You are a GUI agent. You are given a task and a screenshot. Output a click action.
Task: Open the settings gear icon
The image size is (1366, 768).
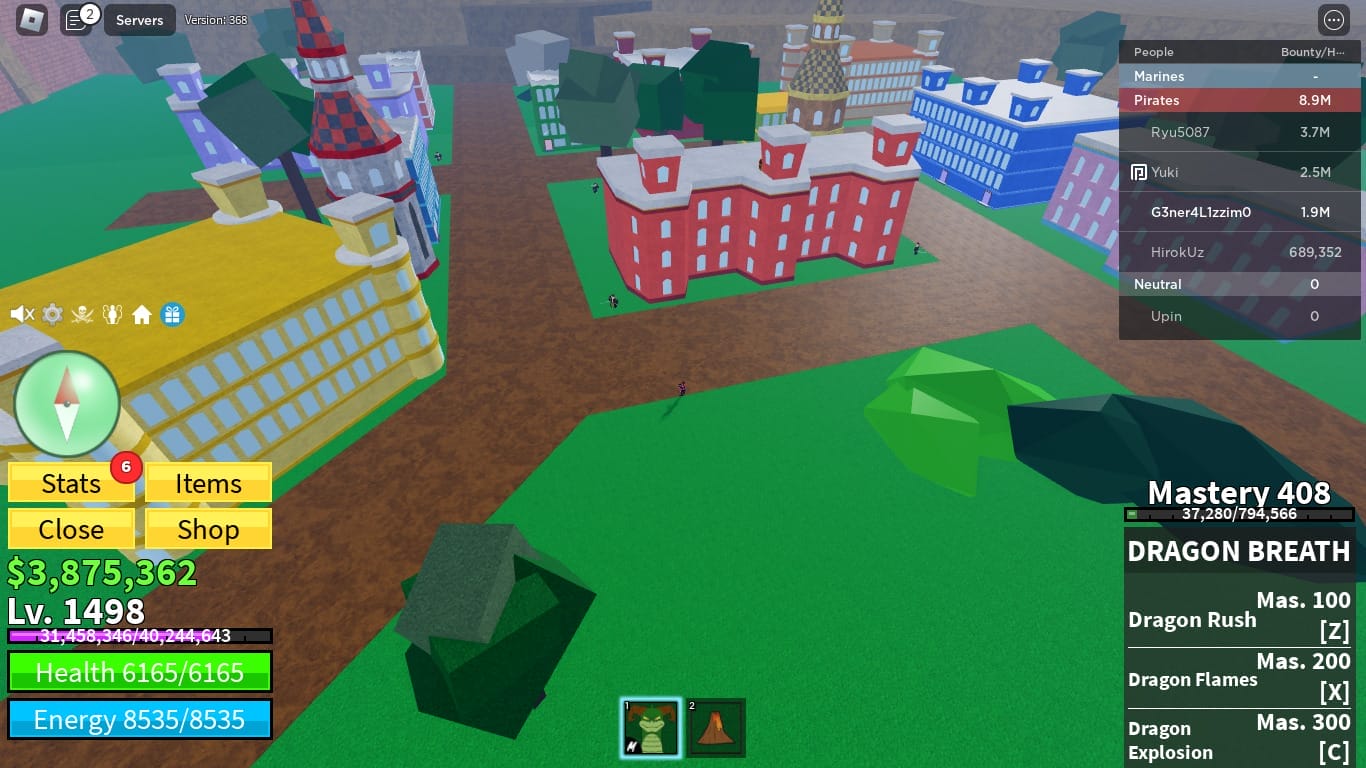point(52,313)
